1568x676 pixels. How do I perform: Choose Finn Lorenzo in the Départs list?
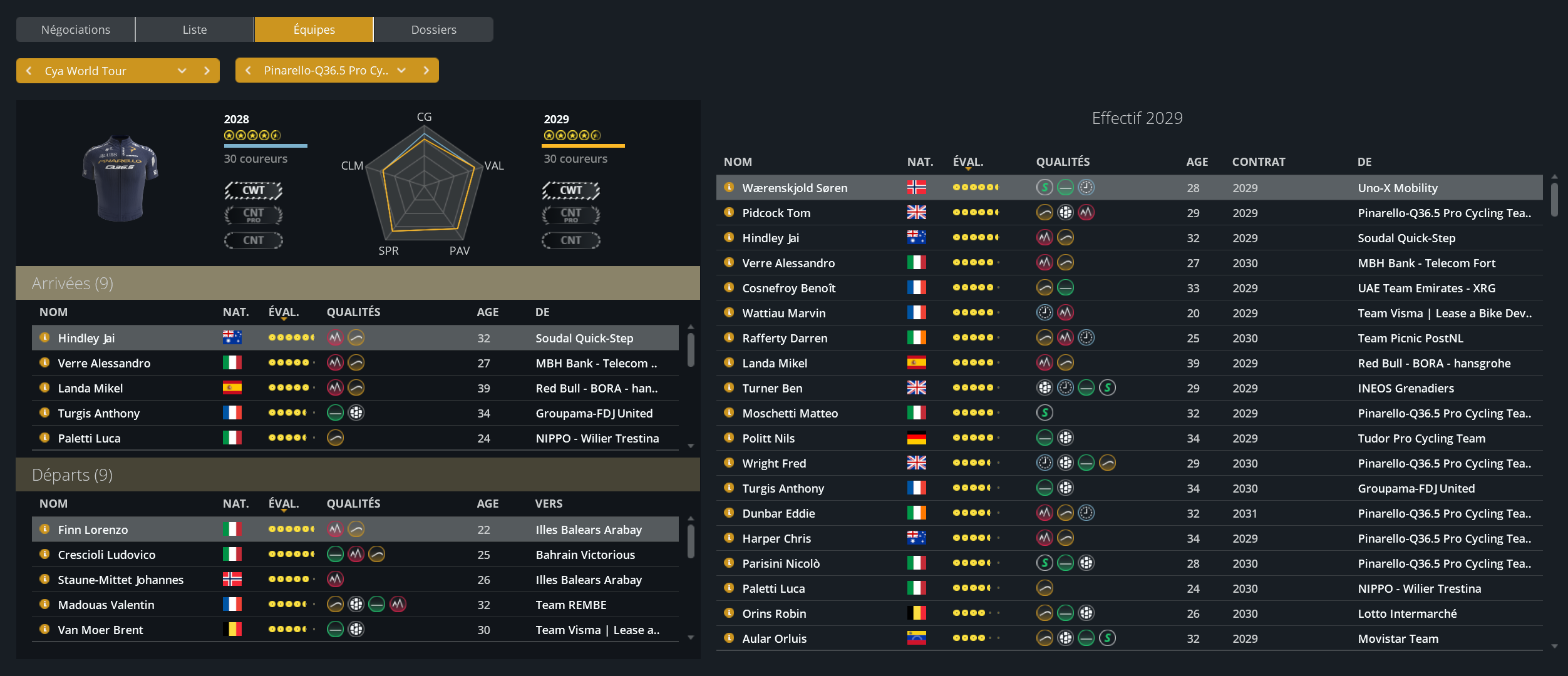[x=93, y=530]
